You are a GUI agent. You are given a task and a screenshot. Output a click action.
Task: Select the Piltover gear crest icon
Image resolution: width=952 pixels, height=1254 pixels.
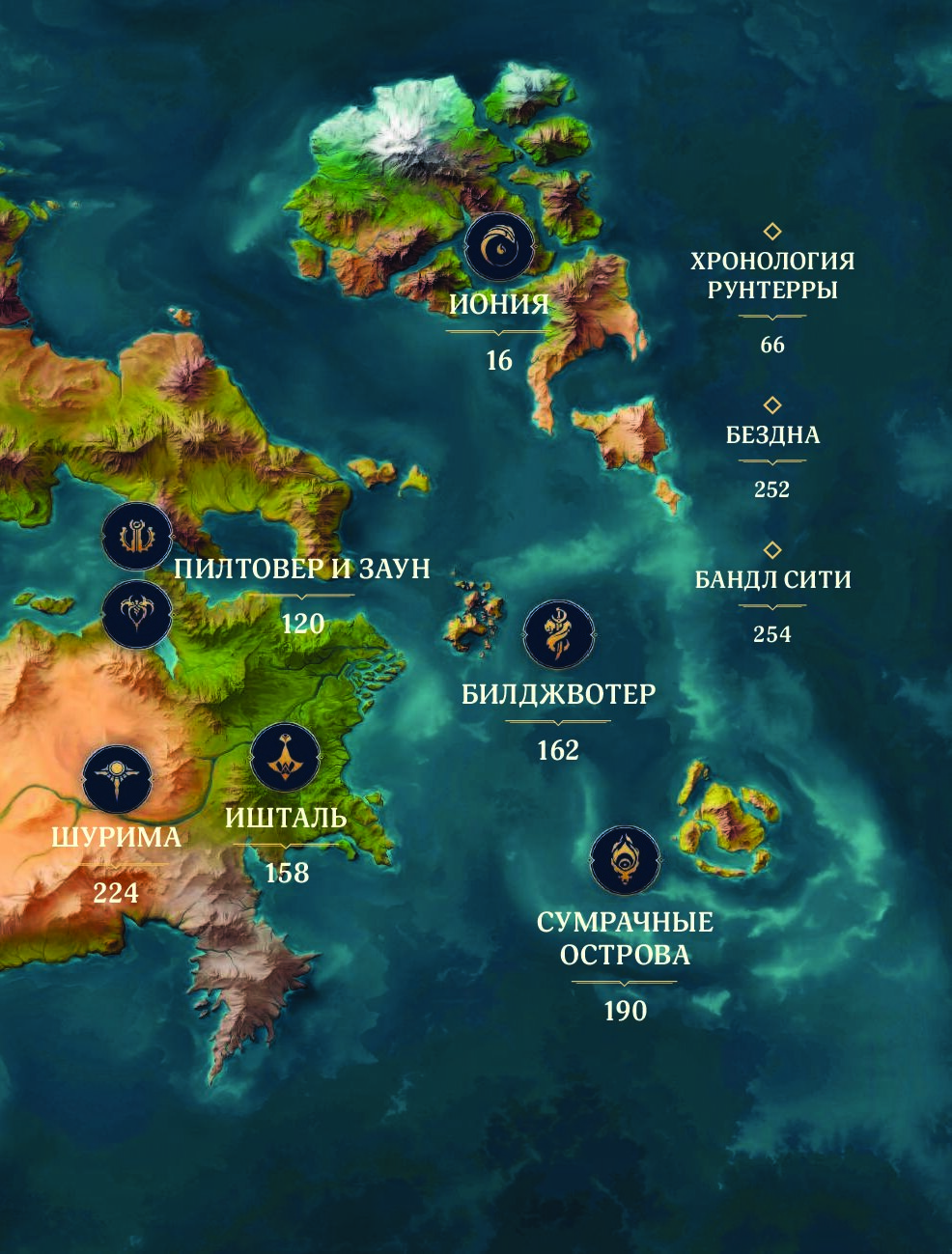[x=137, y=536]
